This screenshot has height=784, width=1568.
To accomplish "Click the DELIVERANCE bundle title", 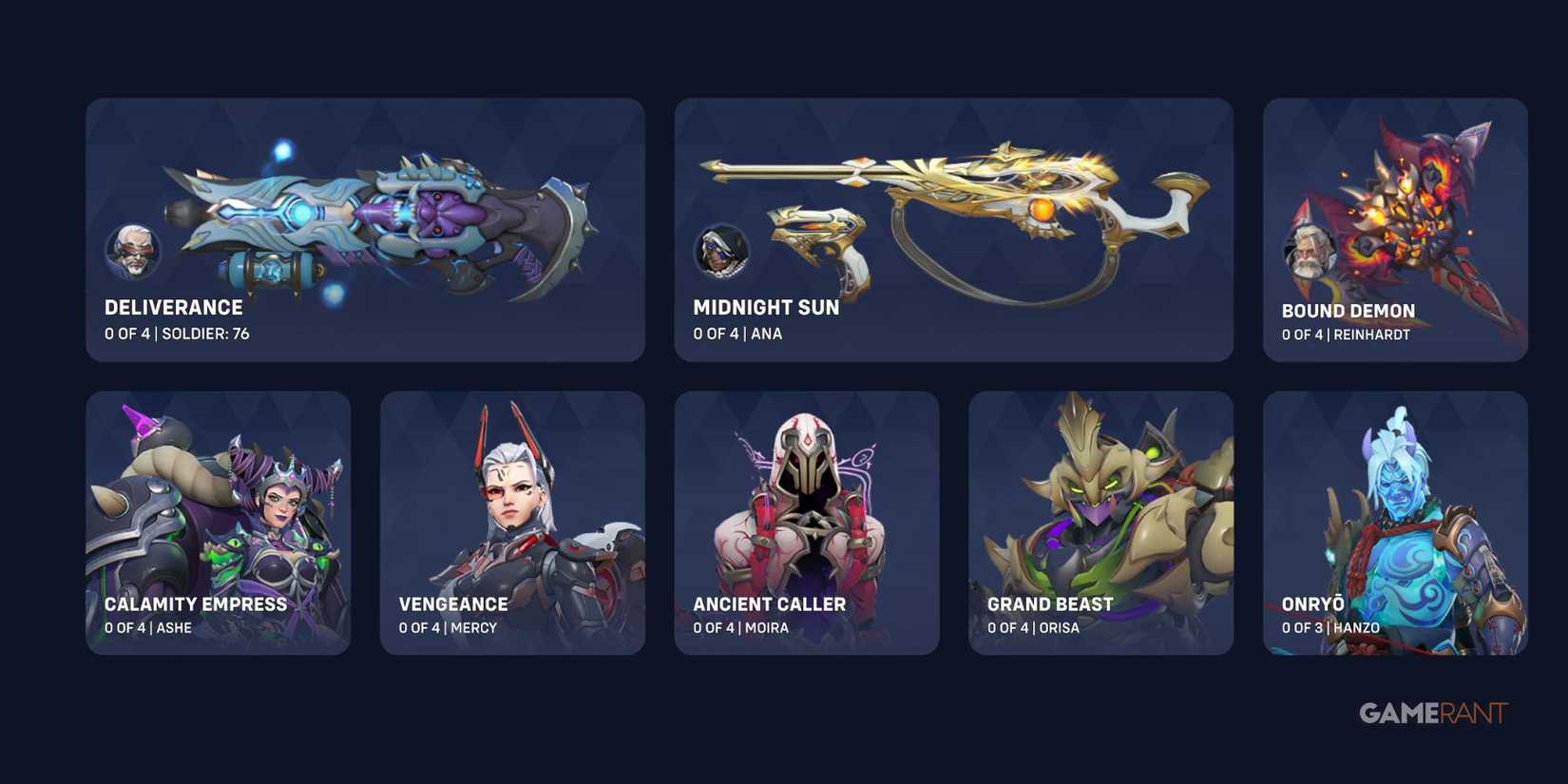I will 173,307.
